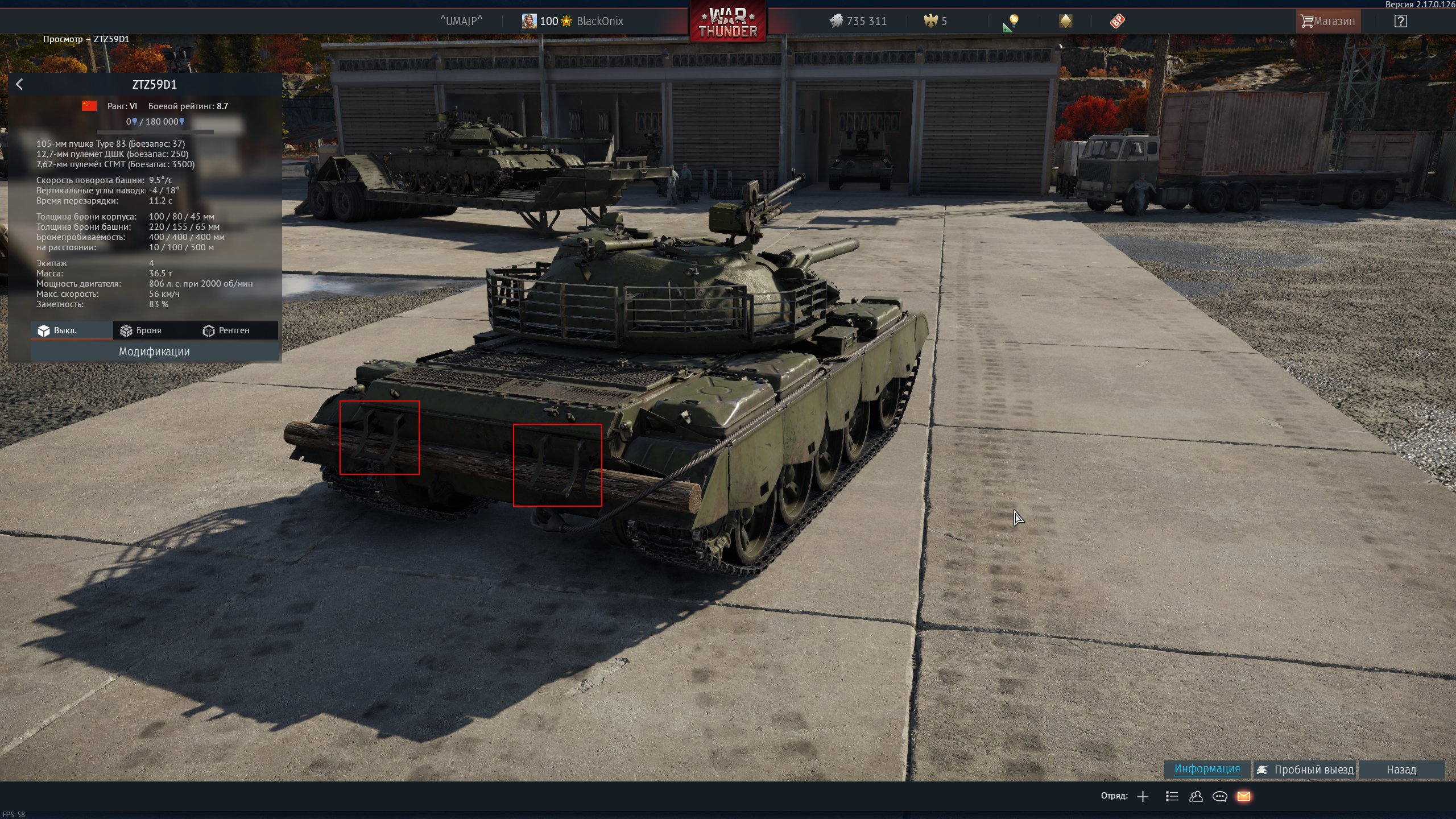This screenshot has height=819, width=1456.
Task: Click the Silver Lions balance 735 311
Action: click(858, 22)
